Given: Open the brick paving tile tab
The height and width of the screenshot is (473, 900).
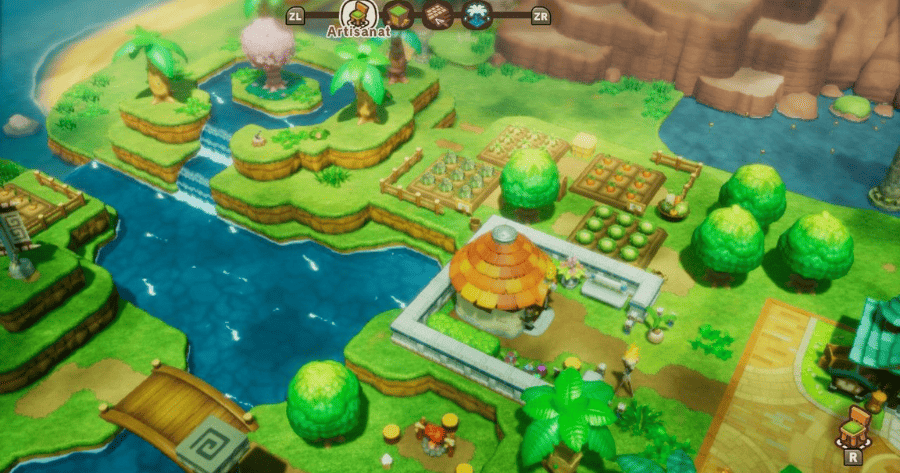Looking at the screenshot, I should (436, 15).
